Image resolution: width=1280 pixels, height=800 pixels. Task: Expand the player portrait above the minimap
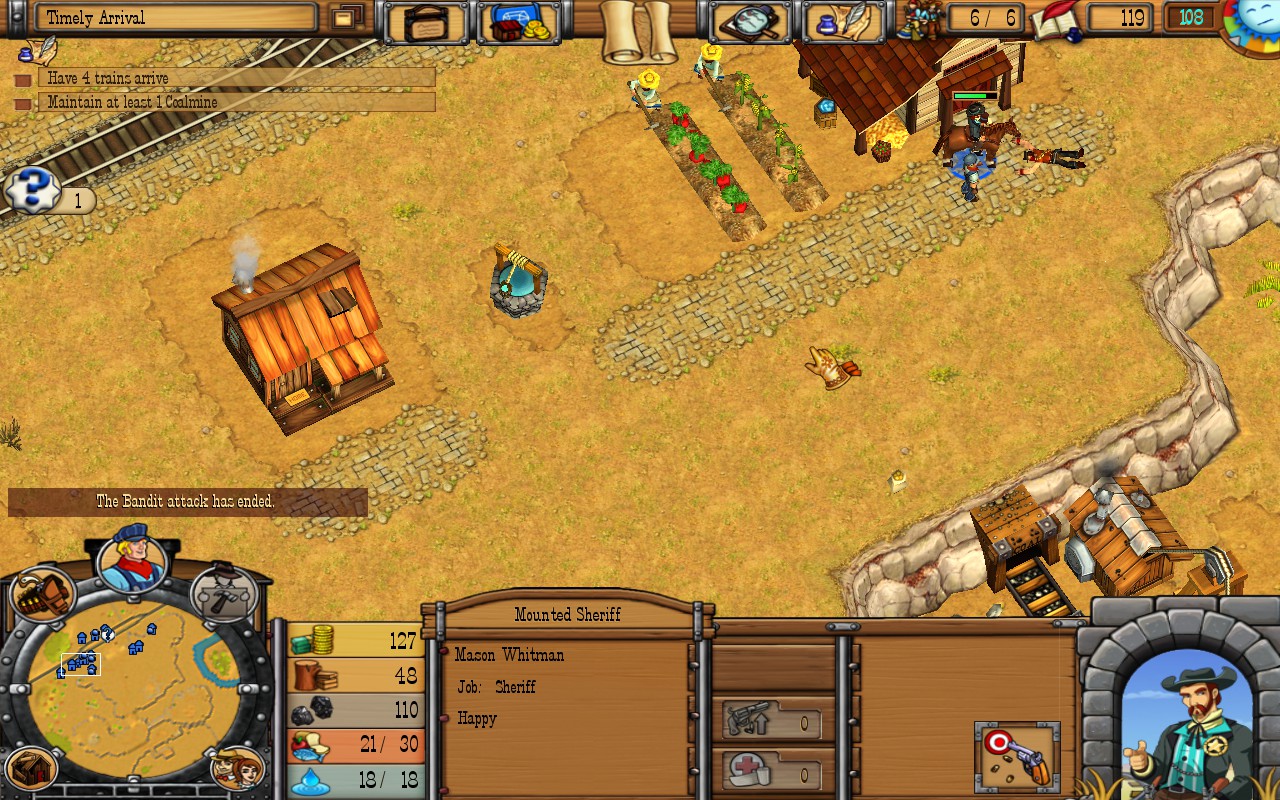tap(134, 564)
